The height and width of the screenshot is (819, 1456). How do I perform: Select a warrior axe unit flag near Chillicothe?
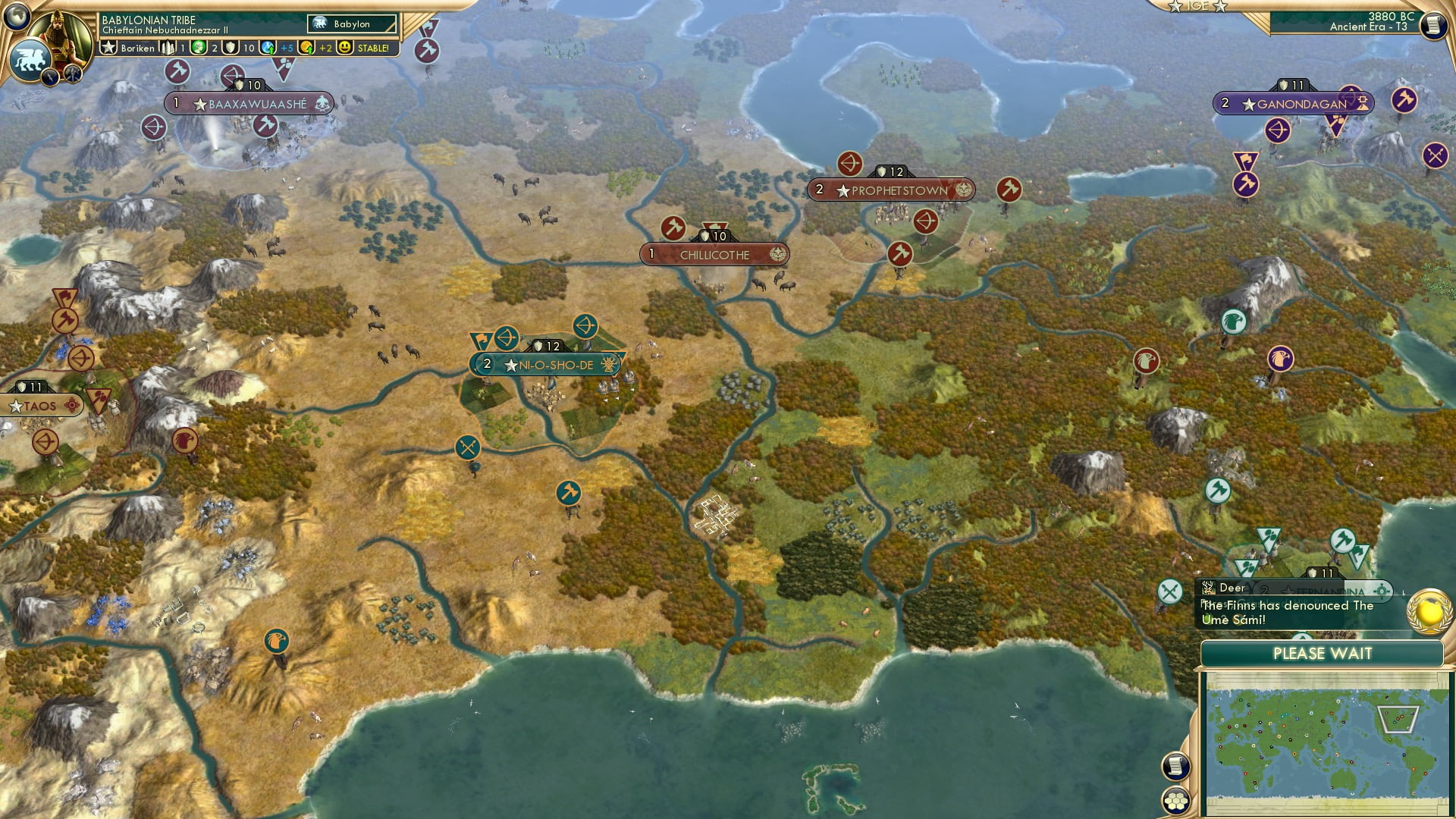(673, 227)
